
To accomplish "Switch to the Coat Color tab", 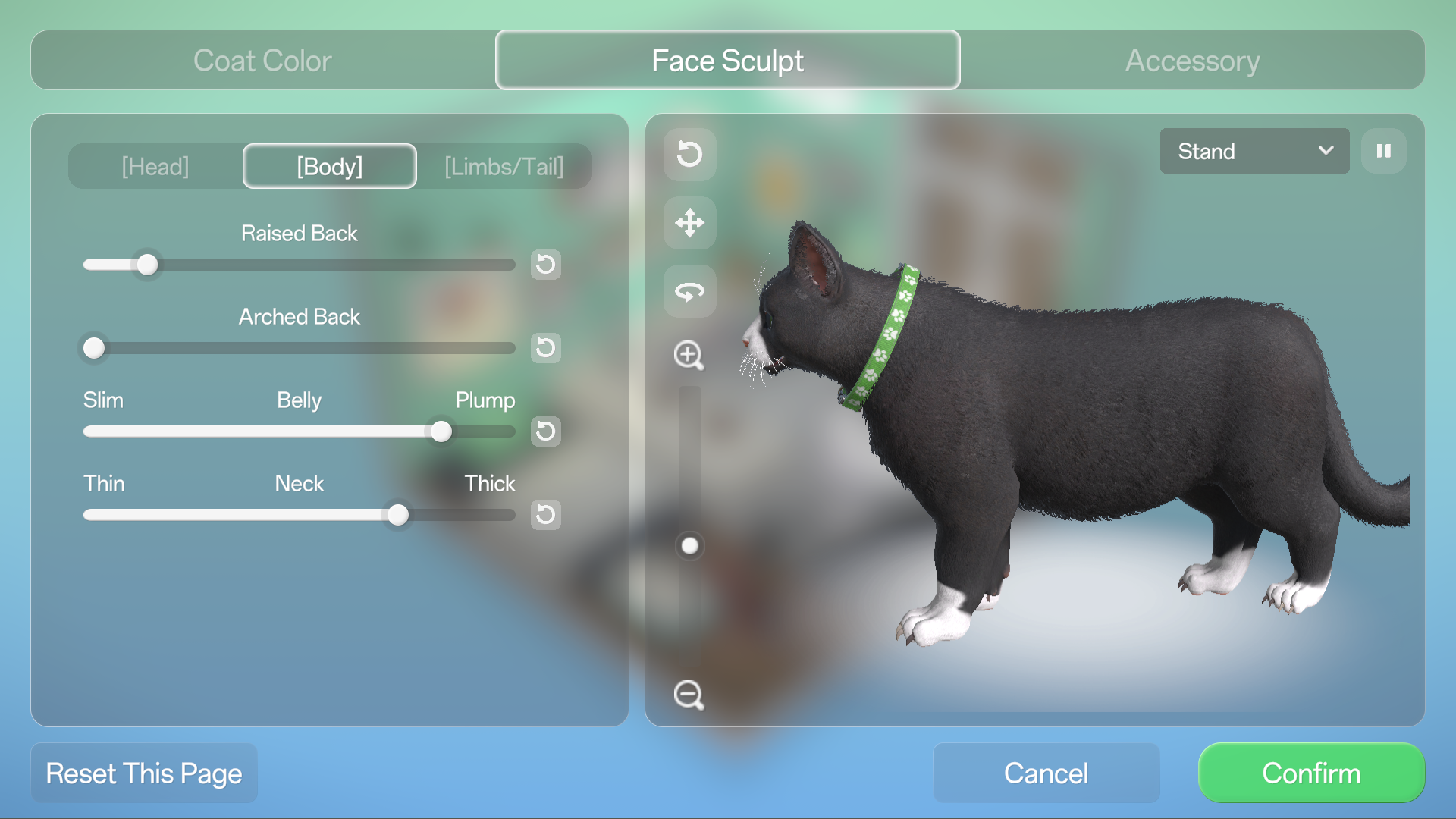I will pos(262,61).
